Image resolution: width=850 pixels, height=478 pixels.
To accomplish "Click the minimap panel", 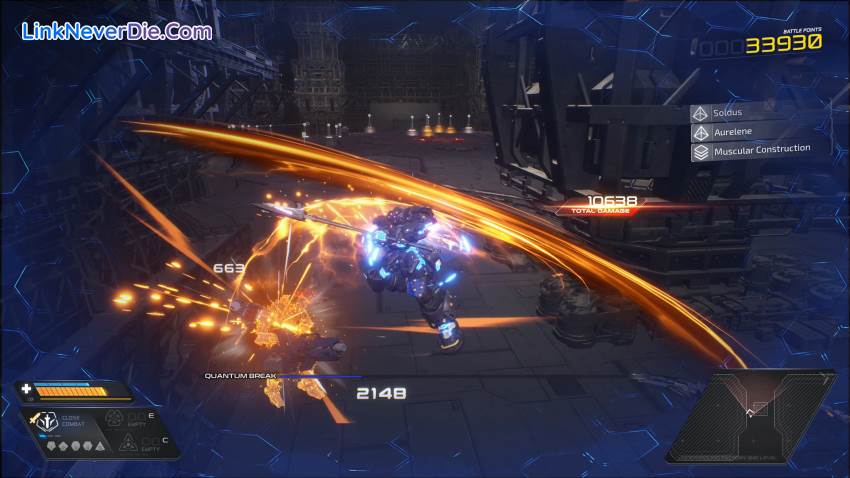I will [x=750, y=415].
